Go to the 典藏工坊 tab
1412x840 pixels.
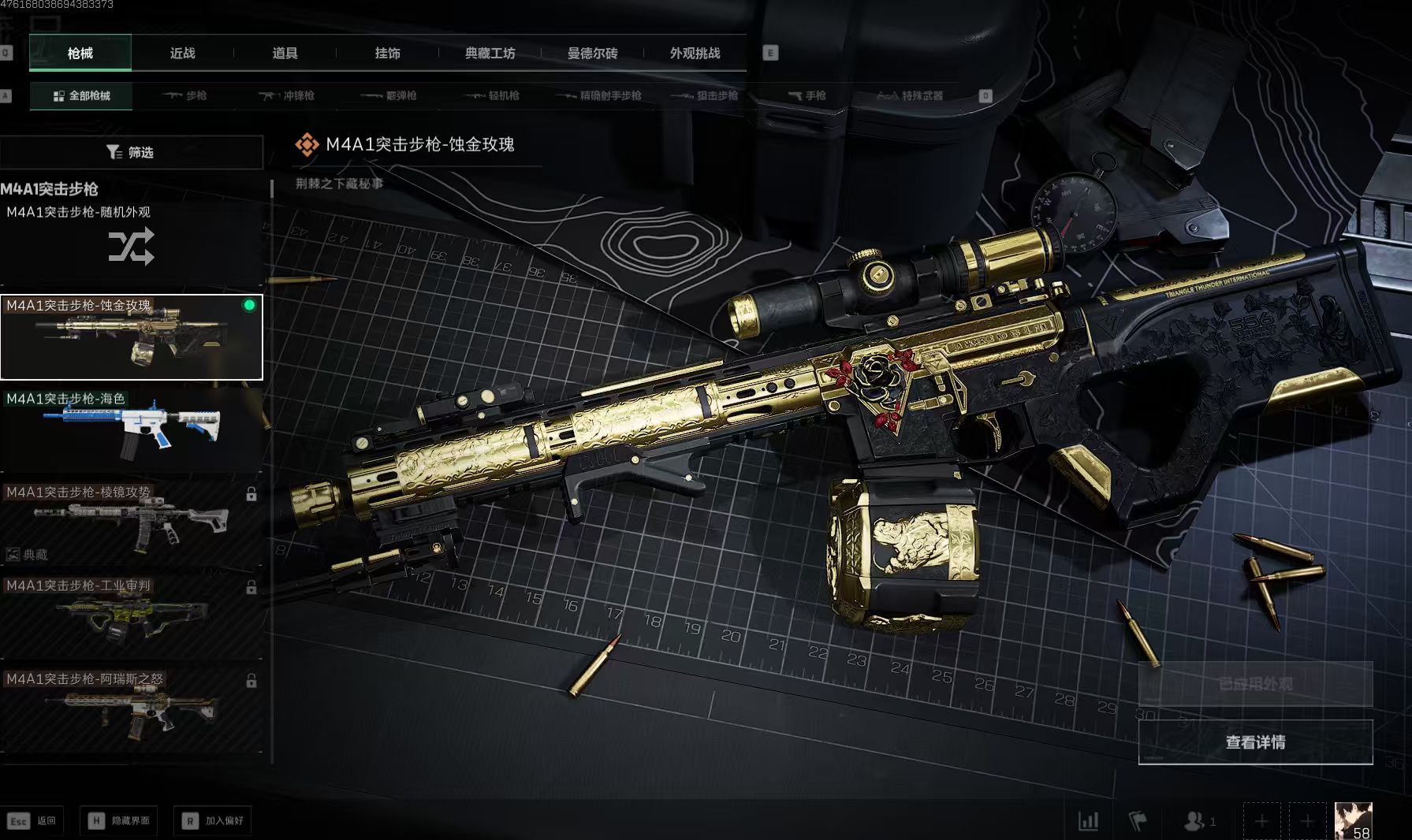tap(490, 54)
